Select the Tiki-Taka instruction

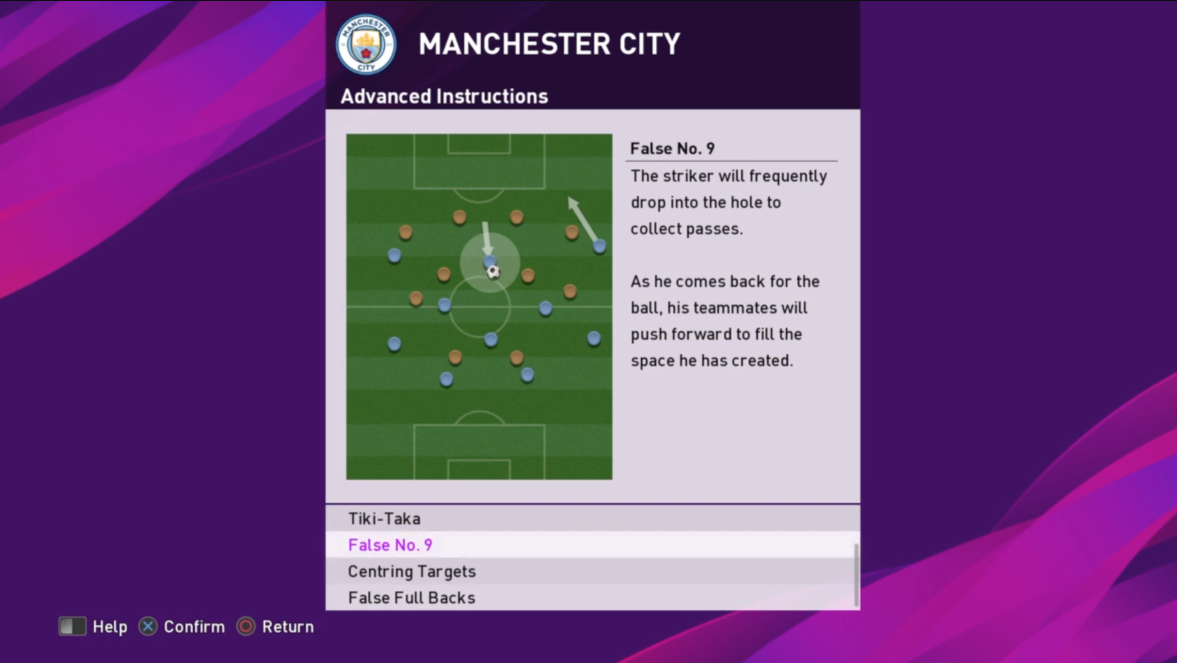(385, 518)
